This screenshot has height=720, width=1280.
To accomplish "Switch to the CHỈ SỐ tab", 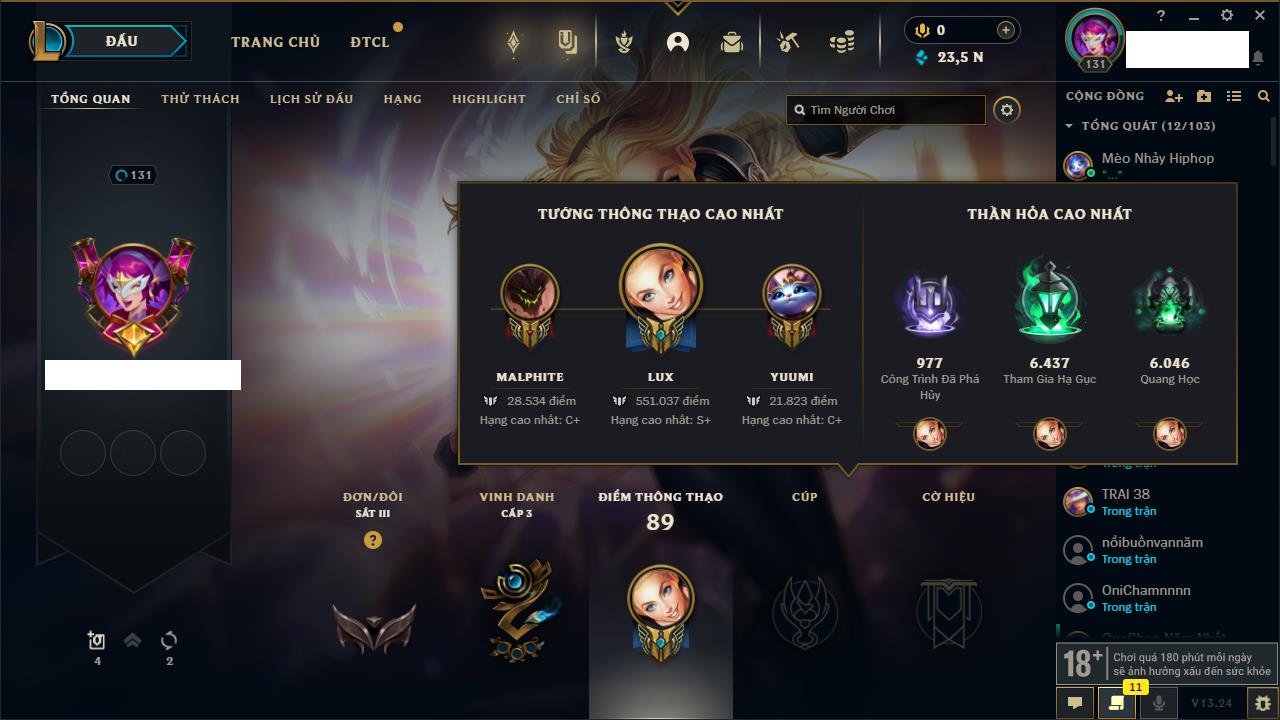I will coord(578,99).
